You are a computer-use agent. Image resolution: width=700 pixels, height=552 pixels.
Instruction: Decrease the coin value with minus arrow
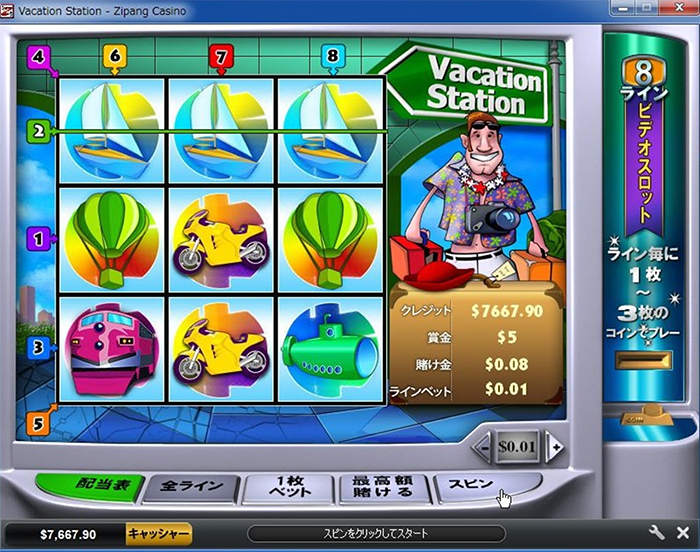click(481, 447)
